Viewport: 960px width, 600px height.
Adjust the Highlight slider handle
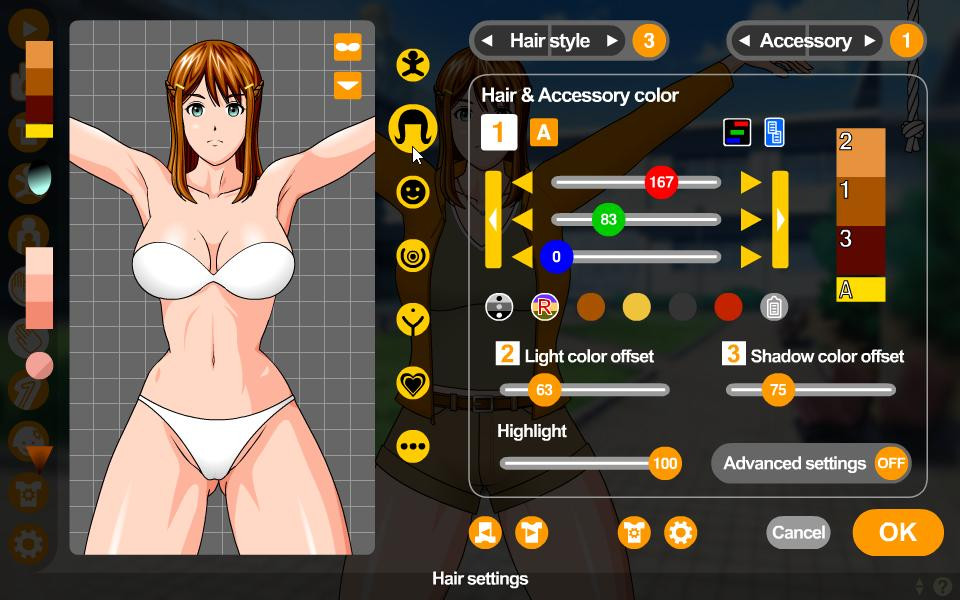tap(664, 463)
